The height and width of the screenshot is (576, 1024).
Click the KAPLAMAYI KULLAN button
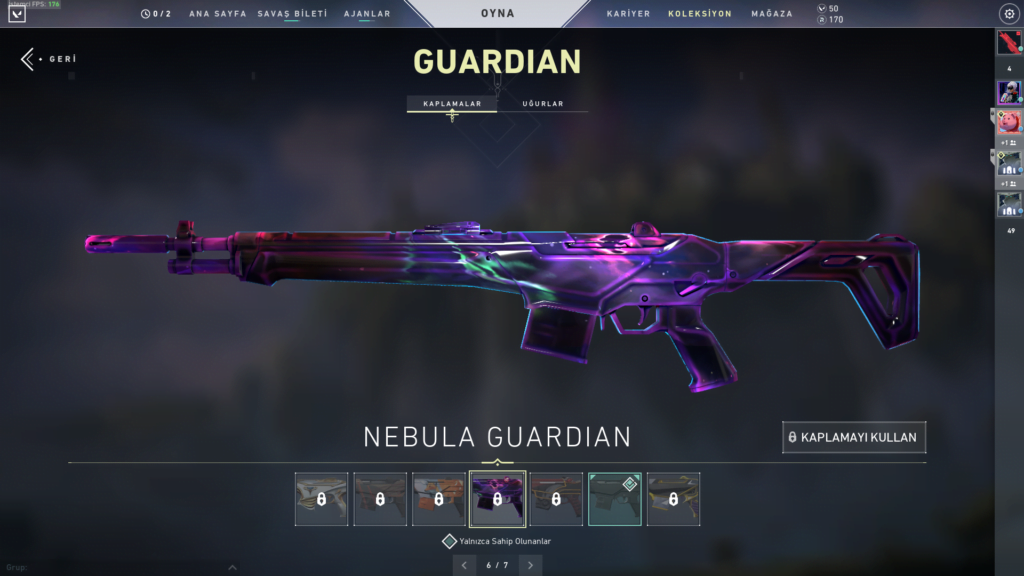point(854,437)
